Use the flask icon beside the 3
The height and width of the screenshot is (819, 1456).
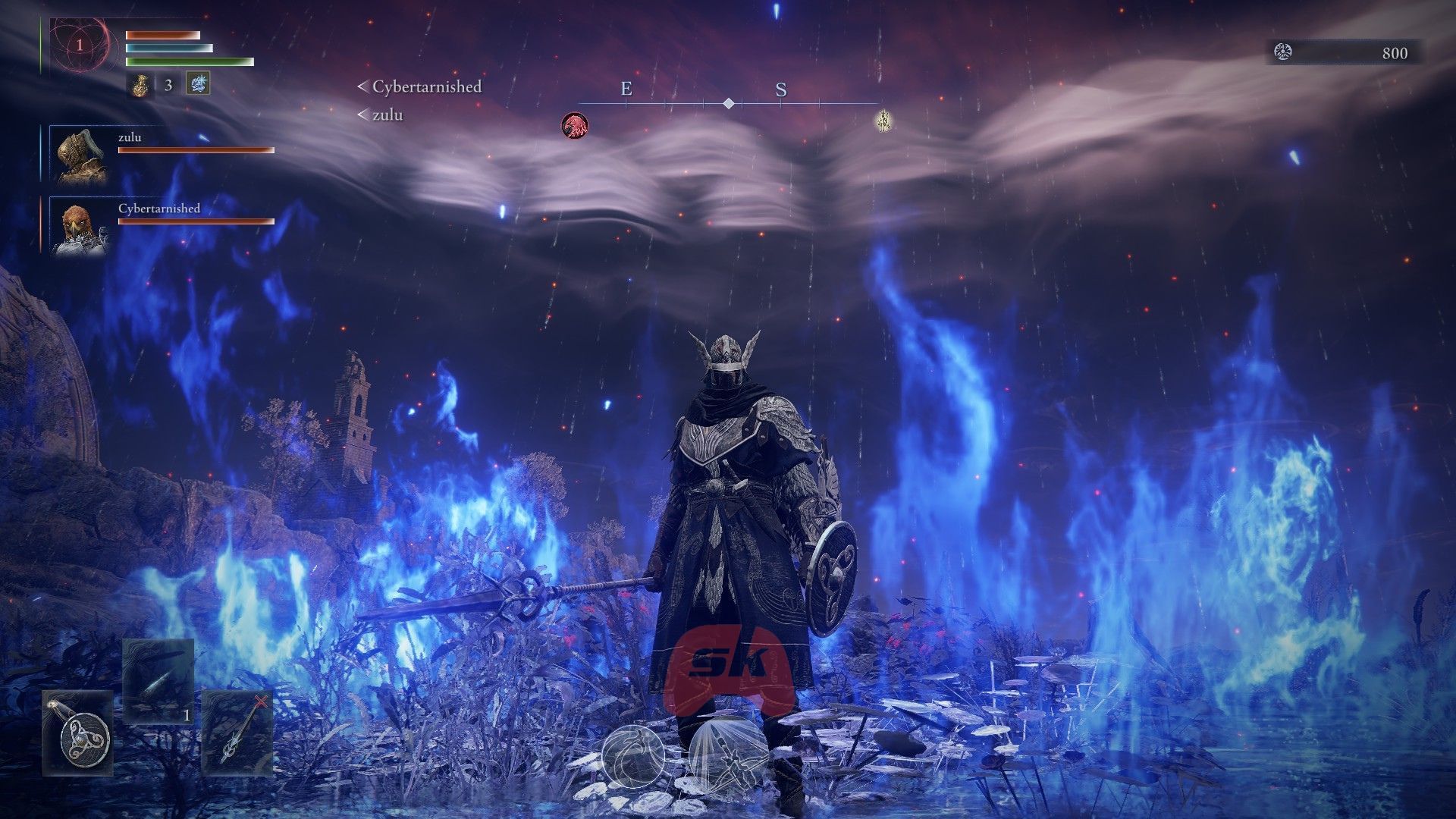140,84
